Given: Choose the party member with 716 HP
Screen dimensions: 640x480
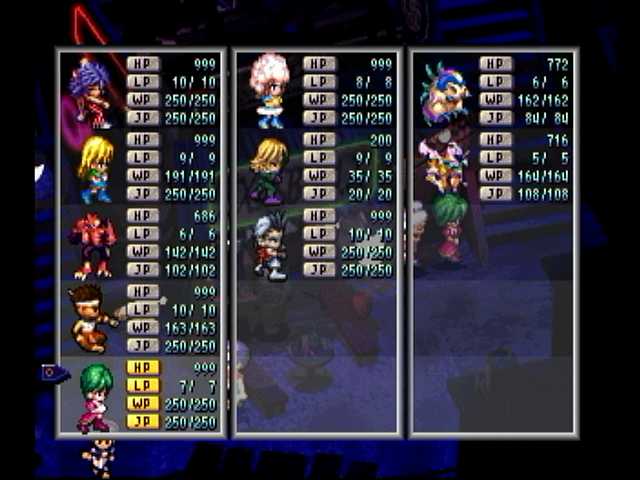Looking at the screenshot, I should click(445, 166).
